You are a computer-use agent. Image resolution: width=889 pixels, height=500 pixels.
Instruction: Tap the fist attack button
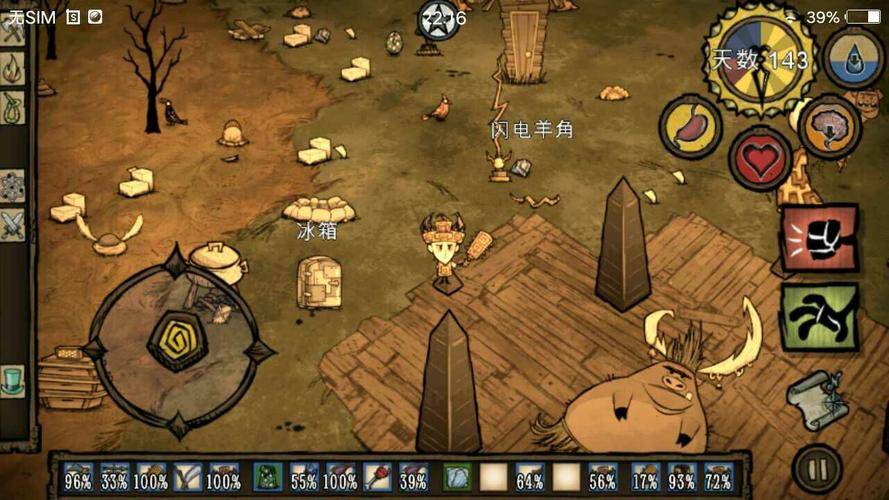818,238
